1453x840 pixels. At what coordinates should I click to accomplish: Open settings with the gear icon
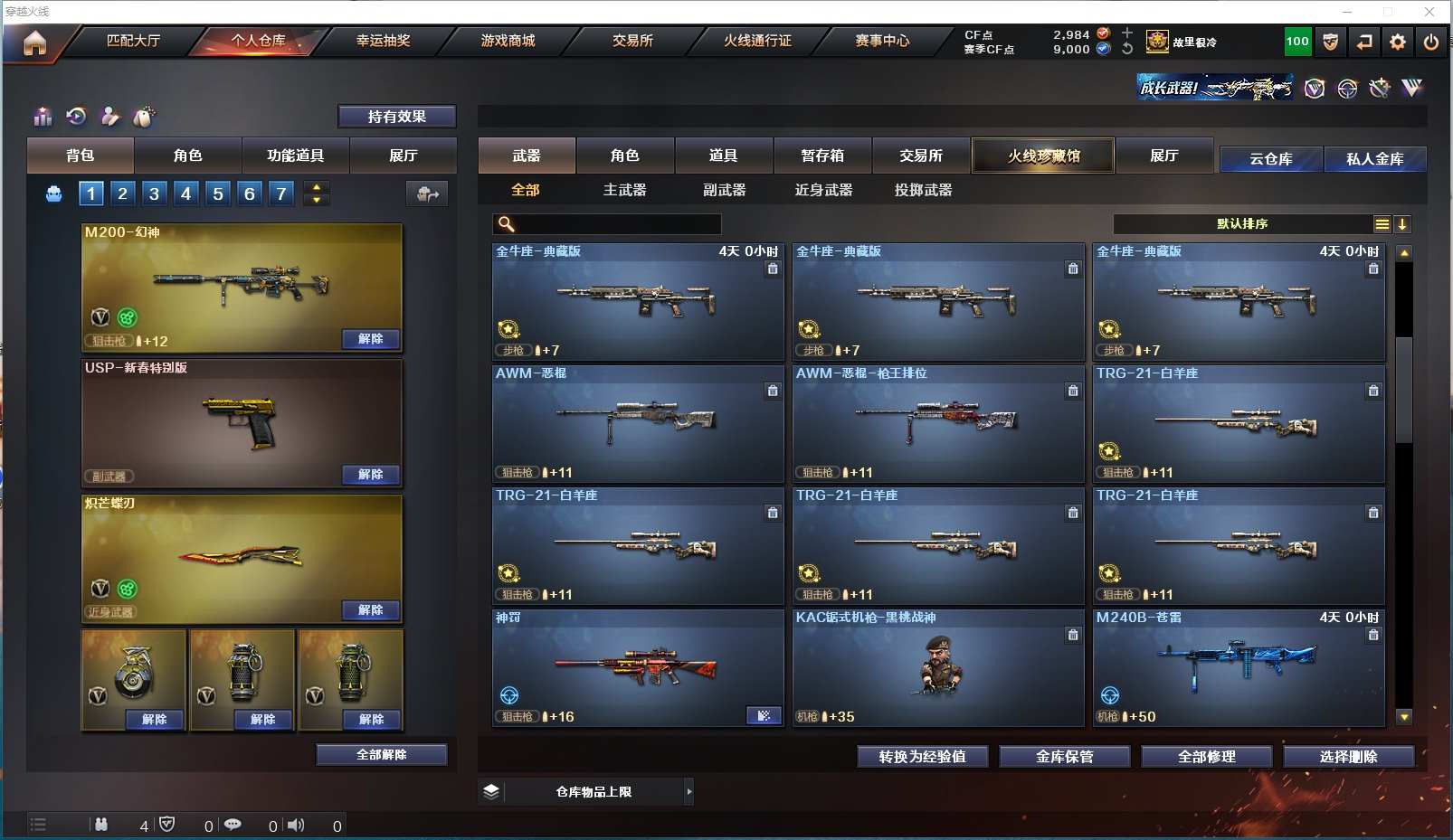point(1398,42)
